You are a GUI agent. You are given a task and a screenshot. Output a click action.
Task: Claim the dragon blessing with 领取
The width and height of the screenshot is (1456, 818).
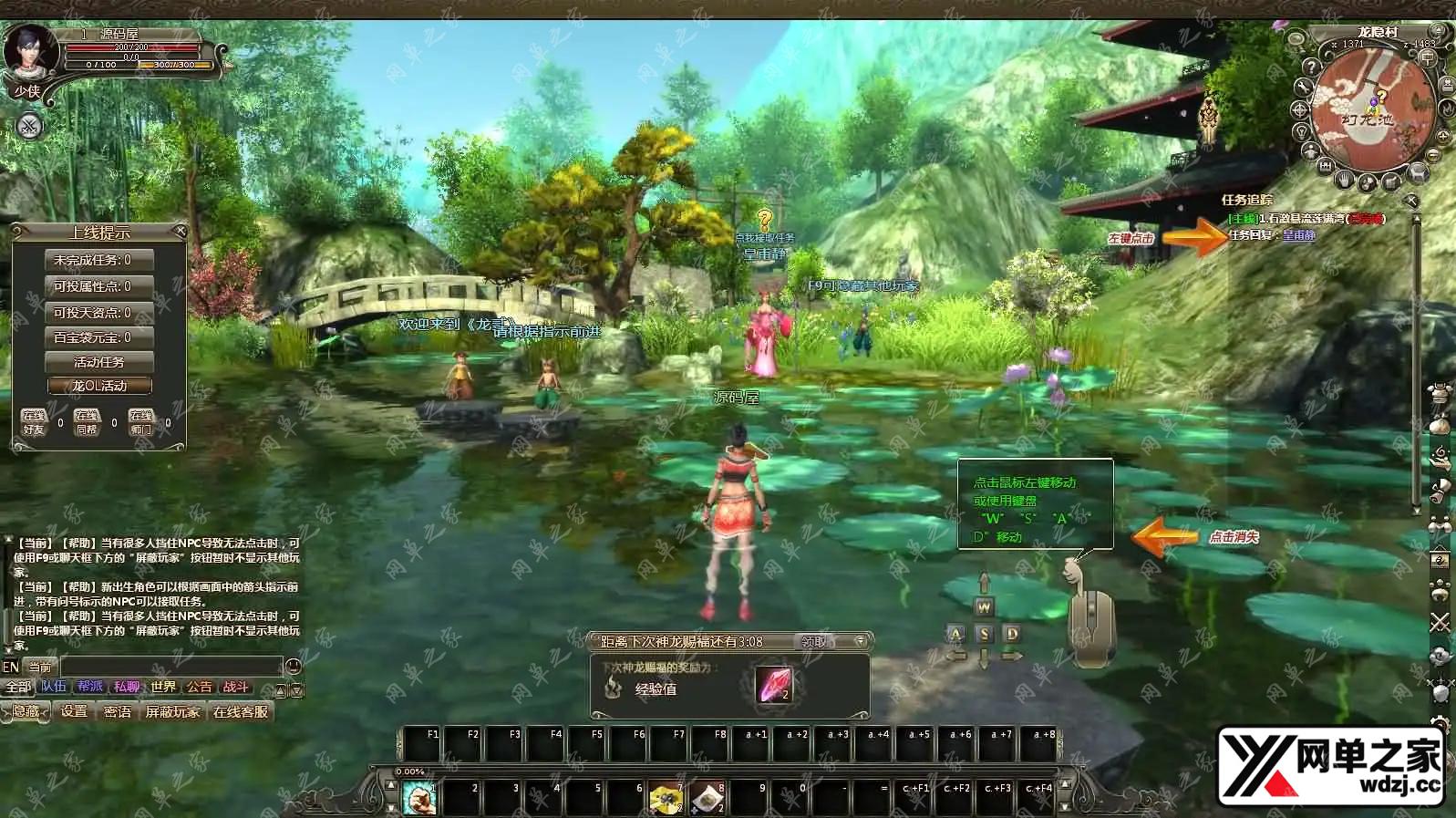click(813, 642)
